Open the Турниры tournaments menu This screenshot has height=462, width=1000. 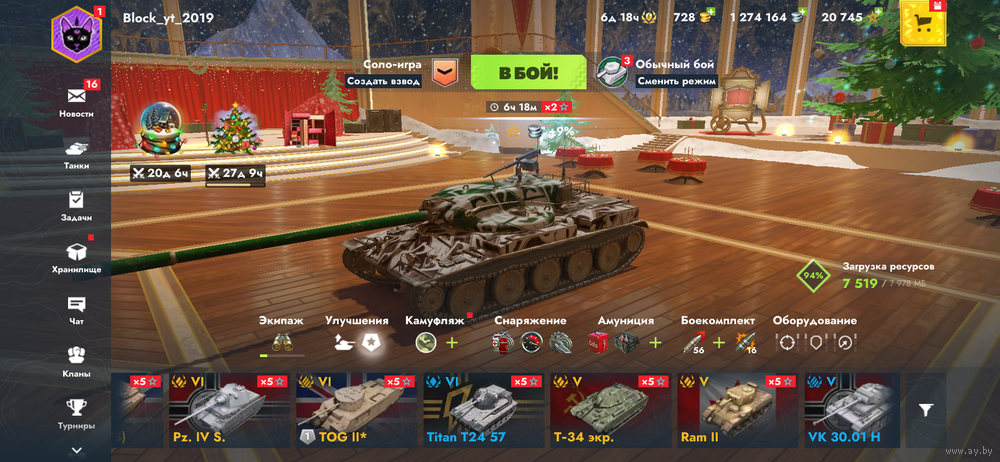tap(77, 412)
